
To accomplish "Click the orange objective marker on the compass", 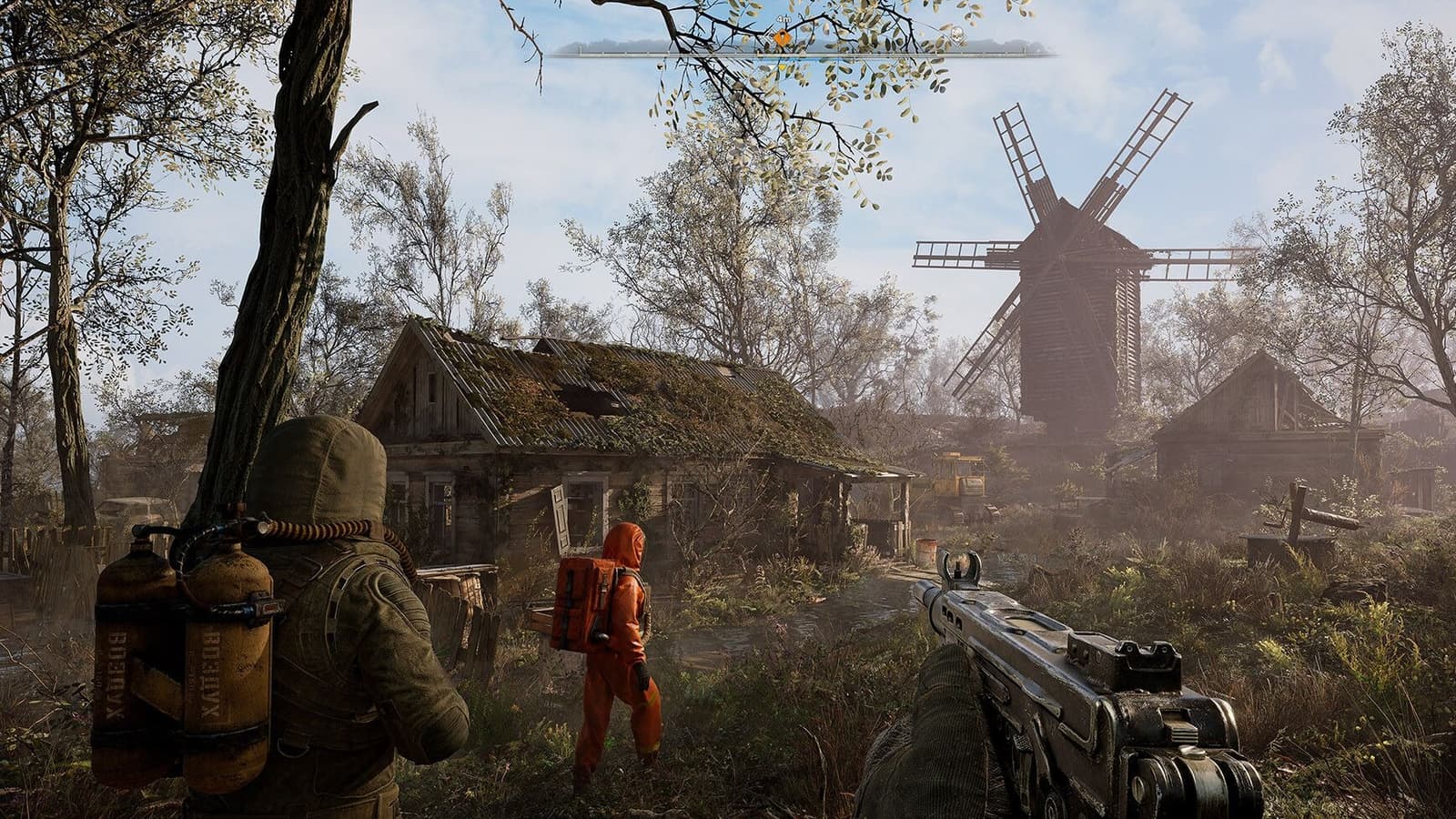I will coord(783,37).
